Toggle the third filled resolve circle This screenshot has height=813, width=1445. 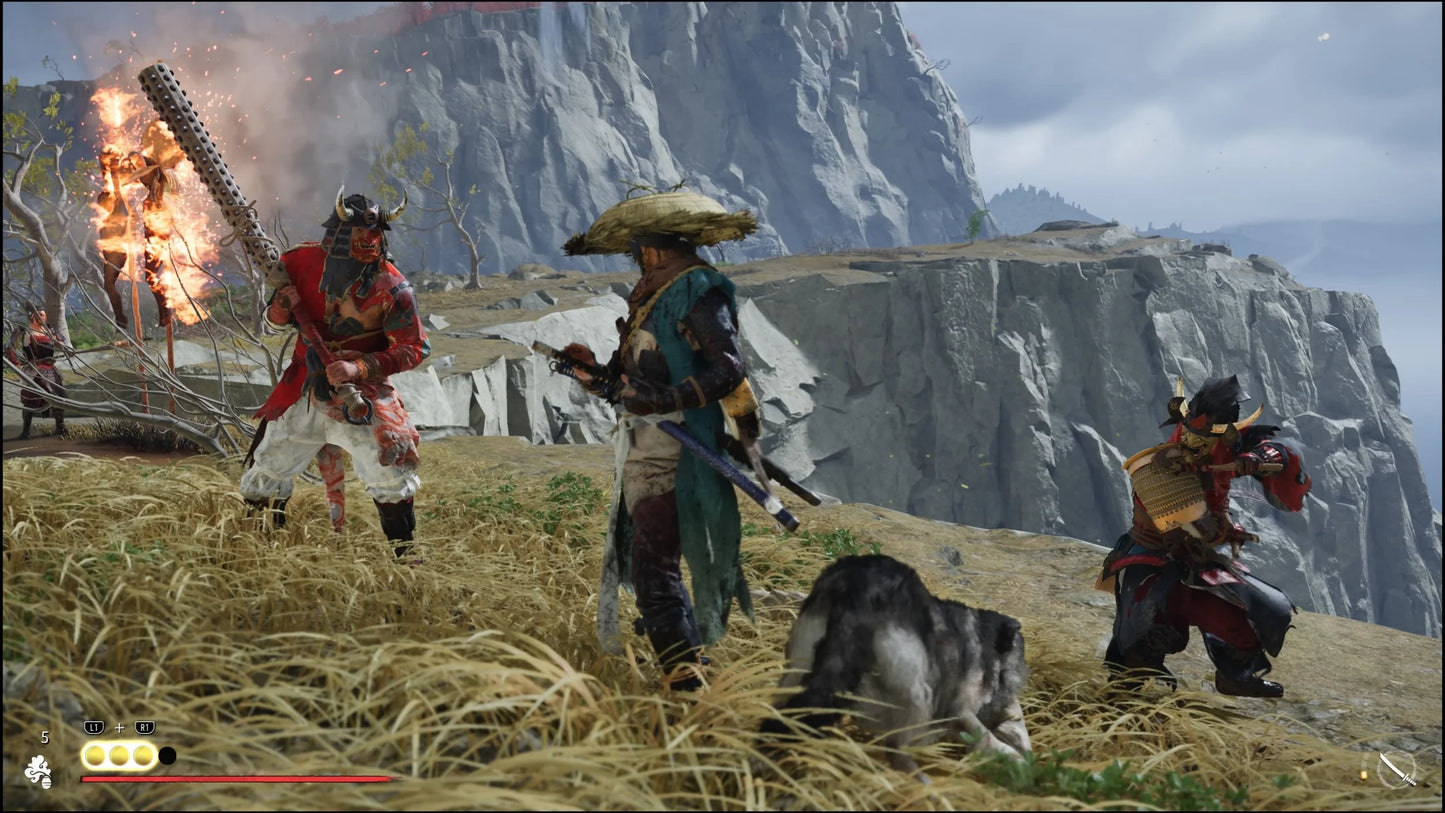[x=143, y=754]
